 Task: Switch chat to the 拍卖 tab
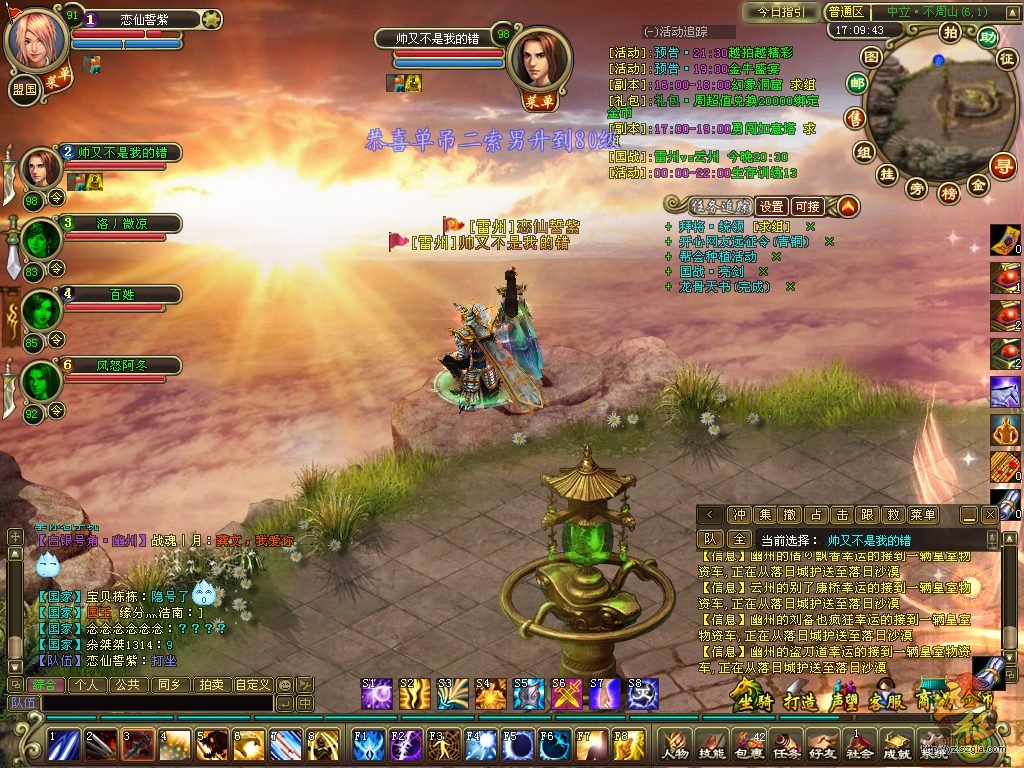[x=210, y=685]
